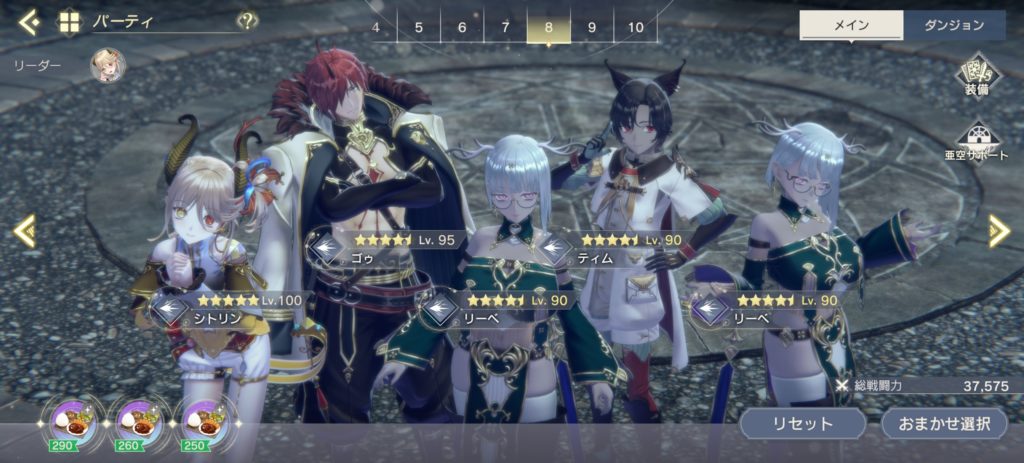Switch to party slot 4

point(376,27)
